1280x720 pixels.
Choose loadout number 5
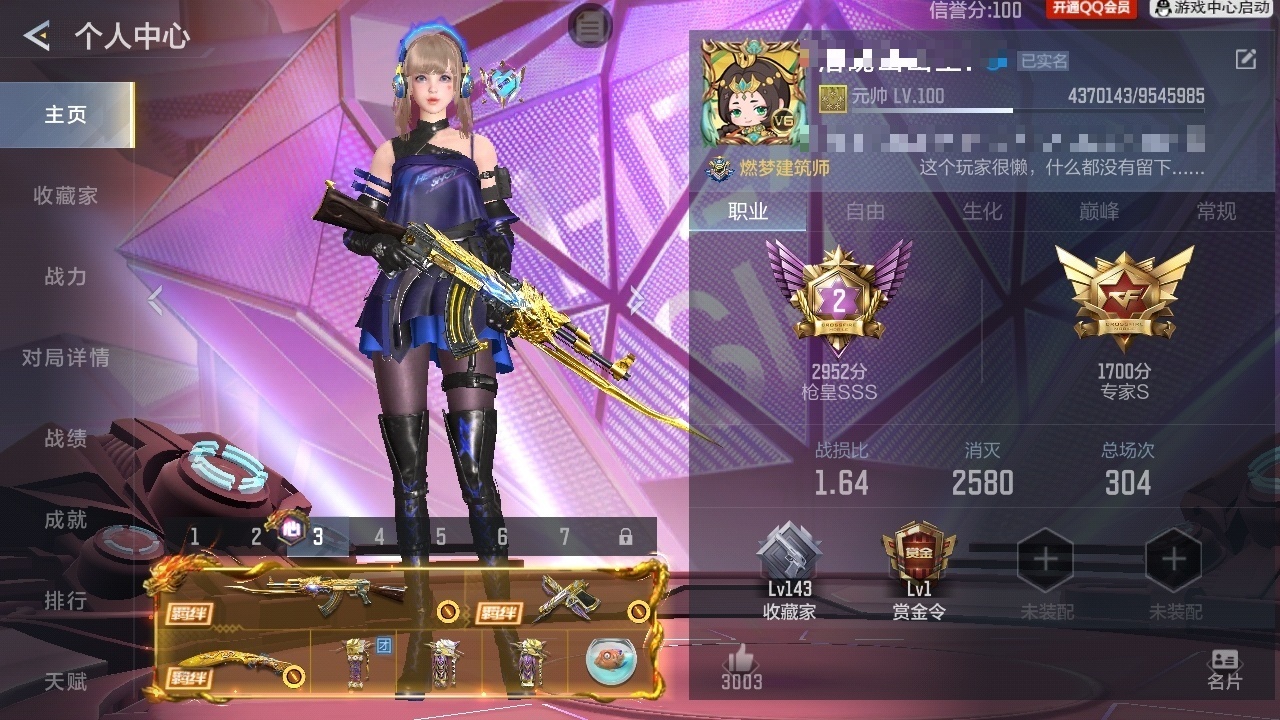pyautogui.click(x=441, y=537)
